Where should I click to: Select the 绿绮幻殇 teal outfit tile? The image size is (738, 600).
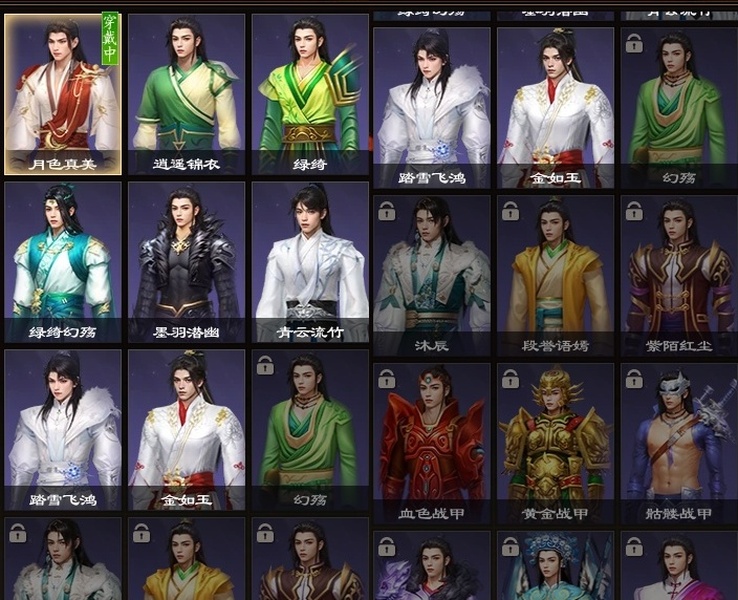[x=63, y=262]
